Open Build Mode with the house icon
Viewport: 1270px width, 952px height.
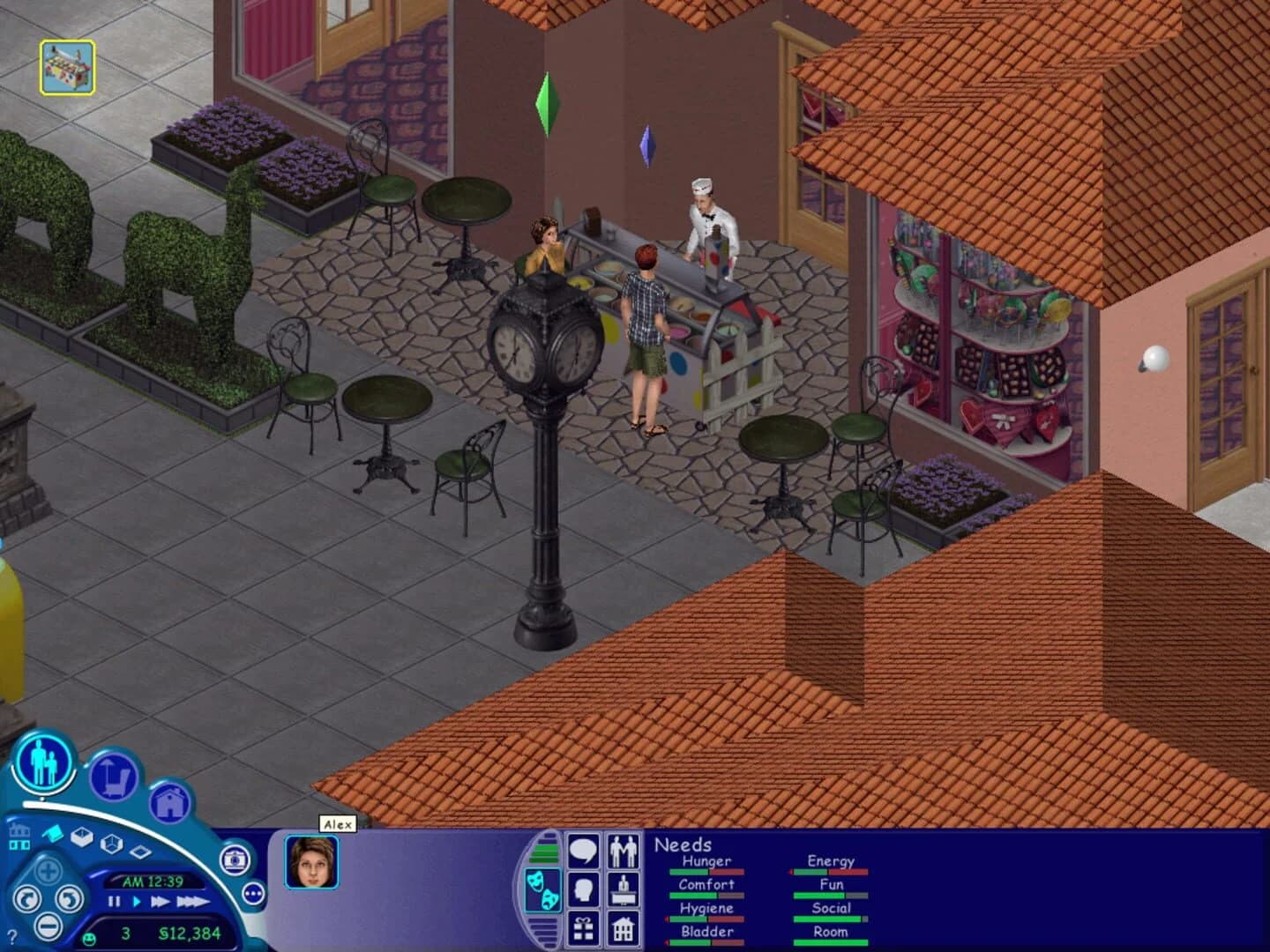(x=169, y=800)
